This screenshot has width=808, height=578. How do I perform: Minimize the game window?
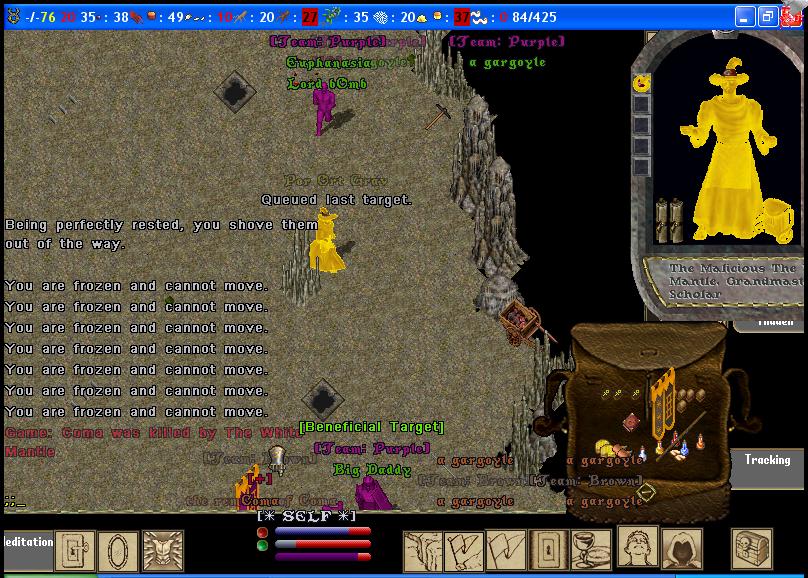[745, 17]
